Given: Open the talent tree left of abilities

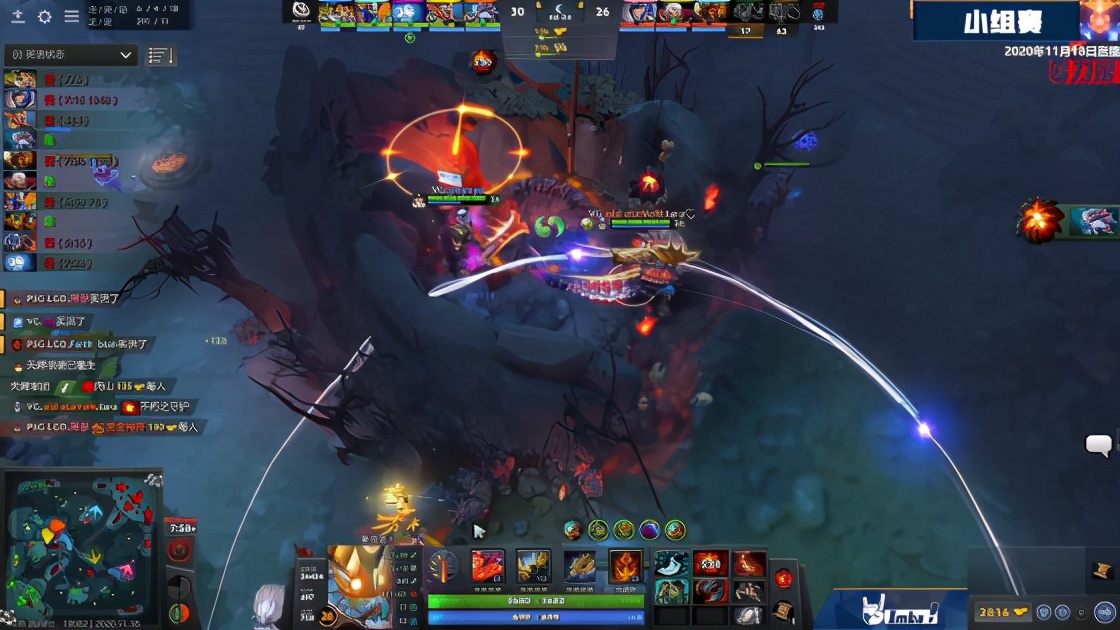Looking at the screenshot, I should (x=443, y=567).
